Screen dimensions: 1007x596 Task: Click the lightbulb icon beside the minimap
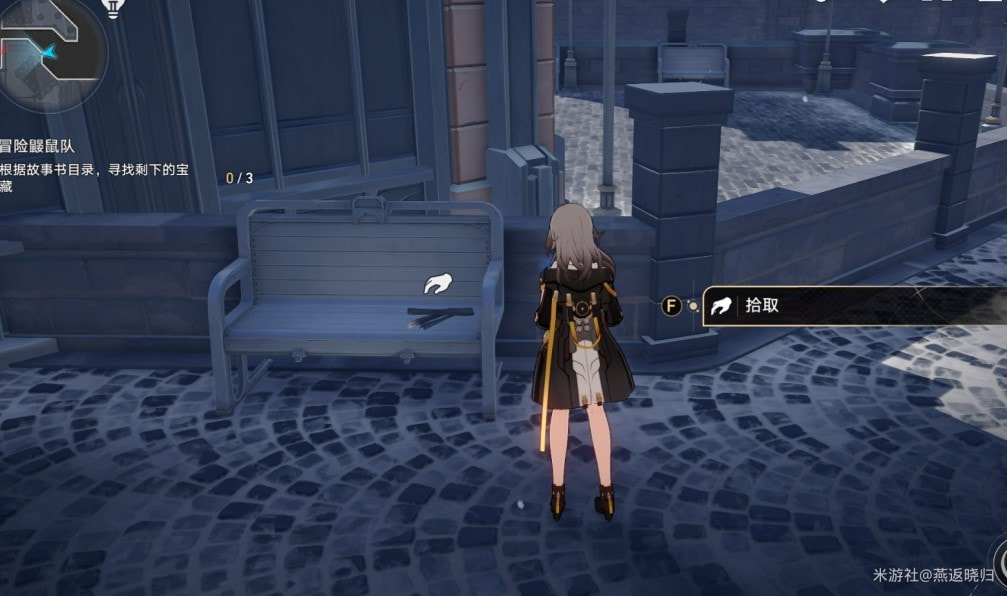click(115, 9)
